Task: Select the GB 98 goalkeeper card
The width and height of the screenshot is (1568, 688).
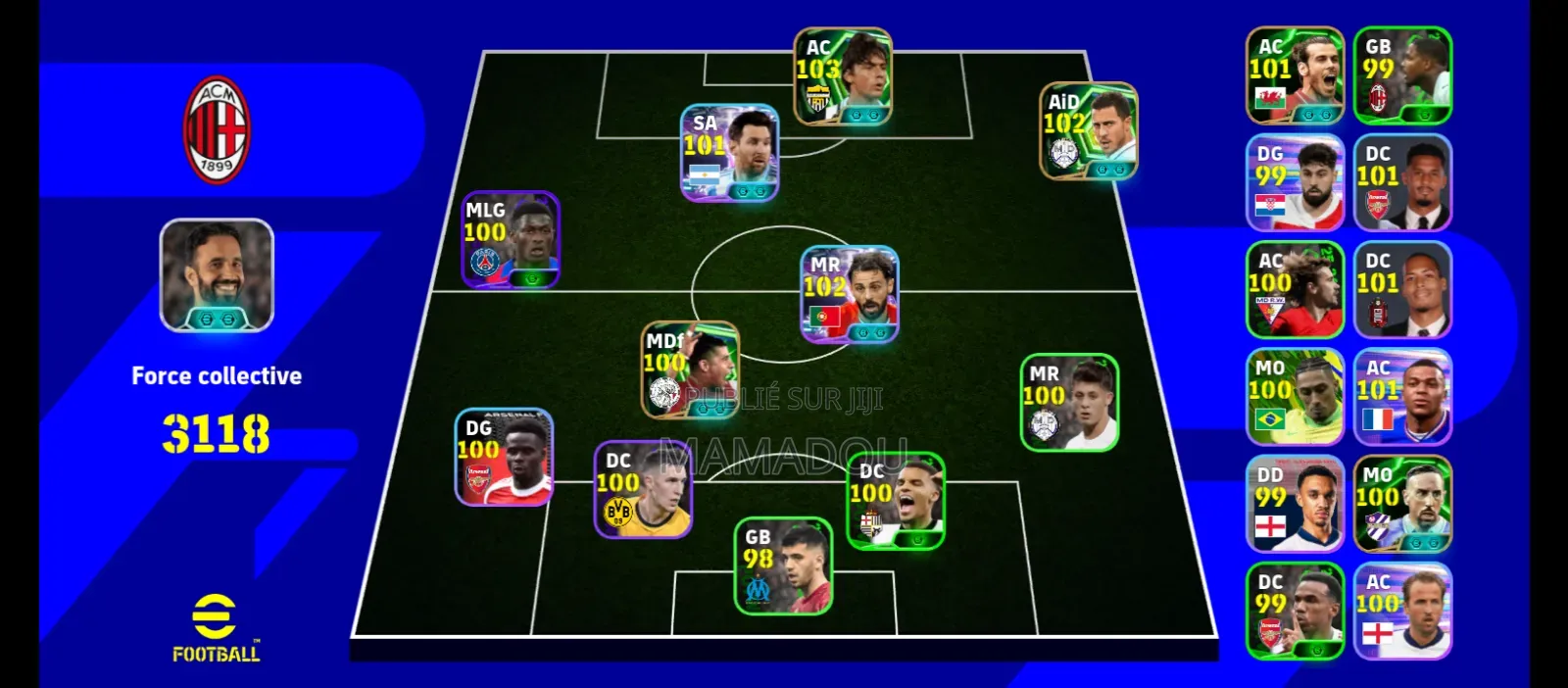Action: 783,566
